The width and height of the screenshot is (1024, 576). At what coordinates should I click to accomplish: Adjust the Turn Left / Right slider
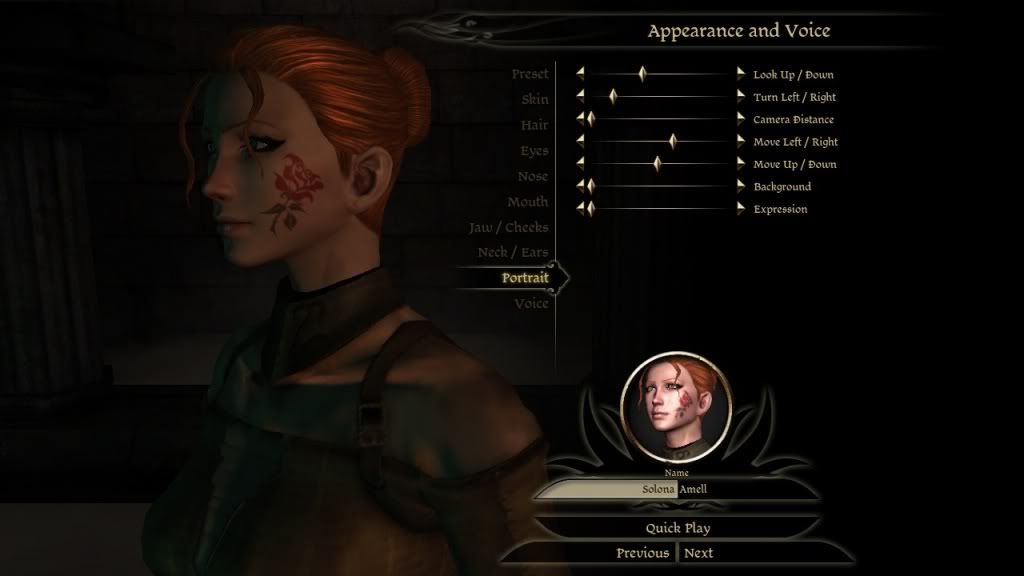[x=660, y=97]
